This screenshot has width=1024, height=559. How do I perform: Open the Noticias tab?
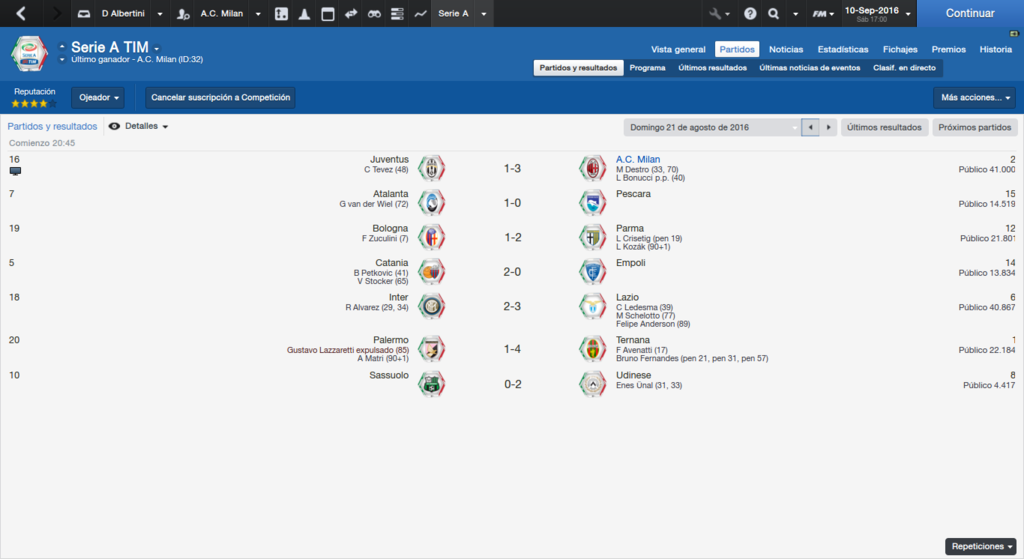786,49
